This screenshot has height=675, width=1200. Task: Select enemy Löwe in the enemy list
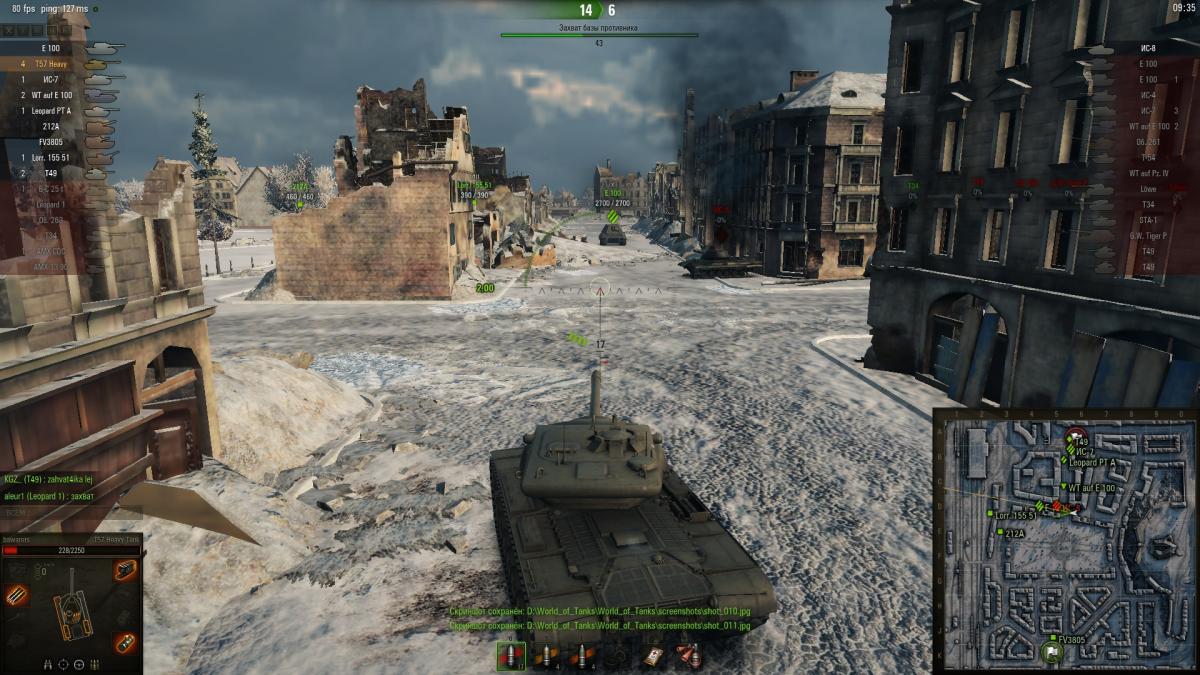[x=1147, y=189]
